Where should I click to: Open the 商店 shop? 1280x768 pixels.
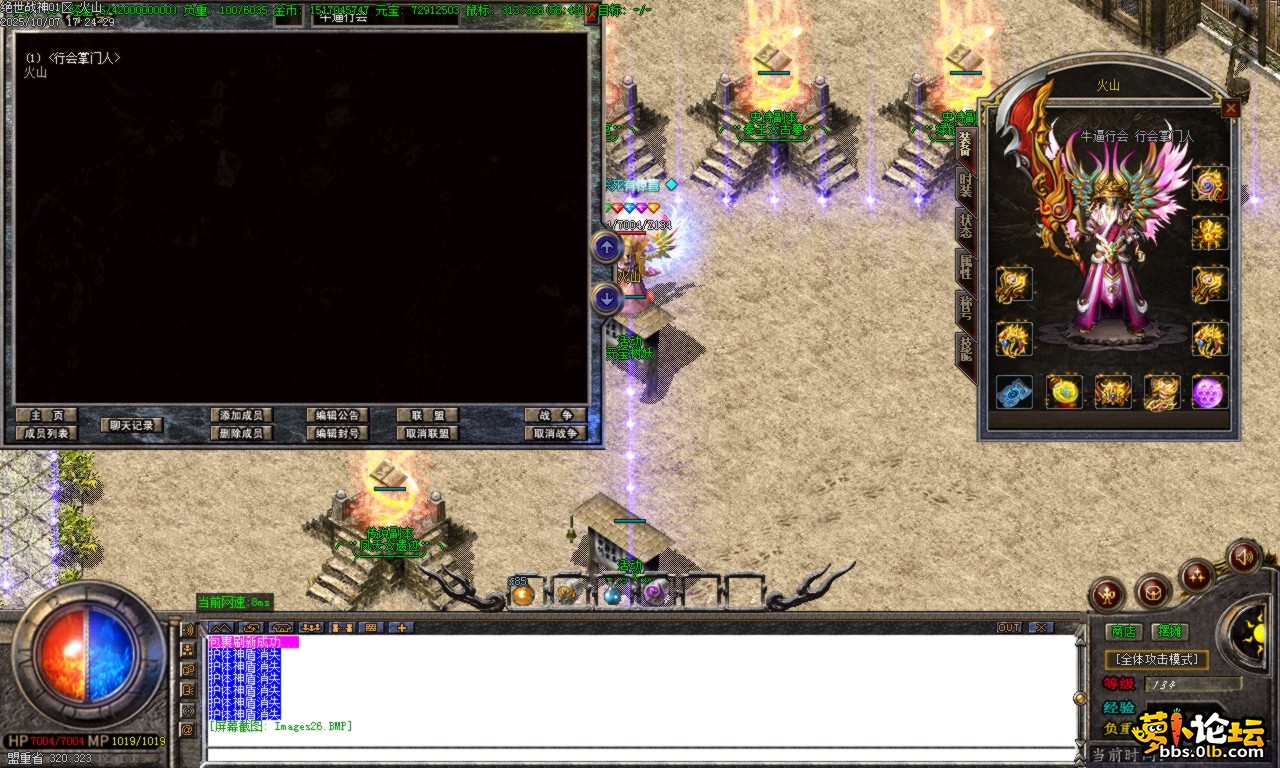1124,631
